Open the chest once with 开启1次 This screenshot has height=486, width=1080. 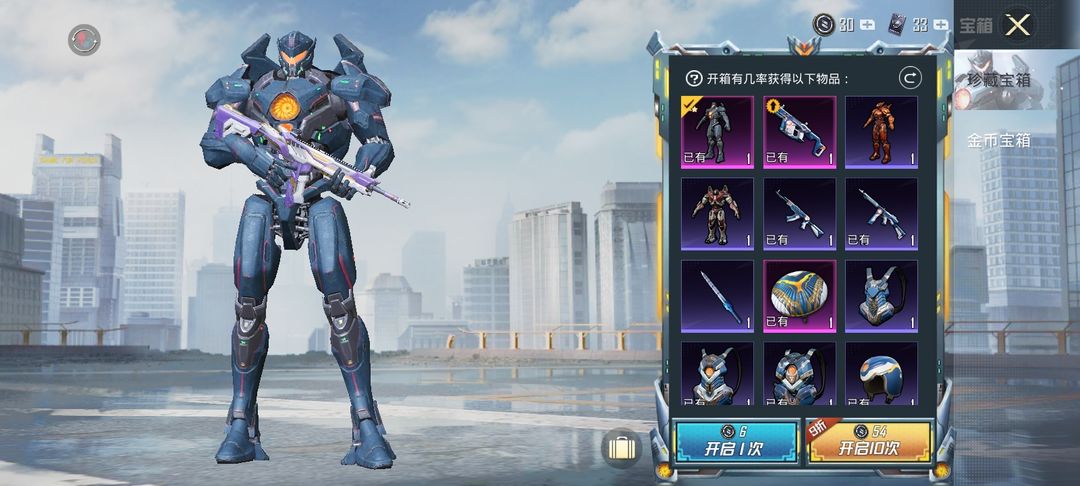(722, 442)
